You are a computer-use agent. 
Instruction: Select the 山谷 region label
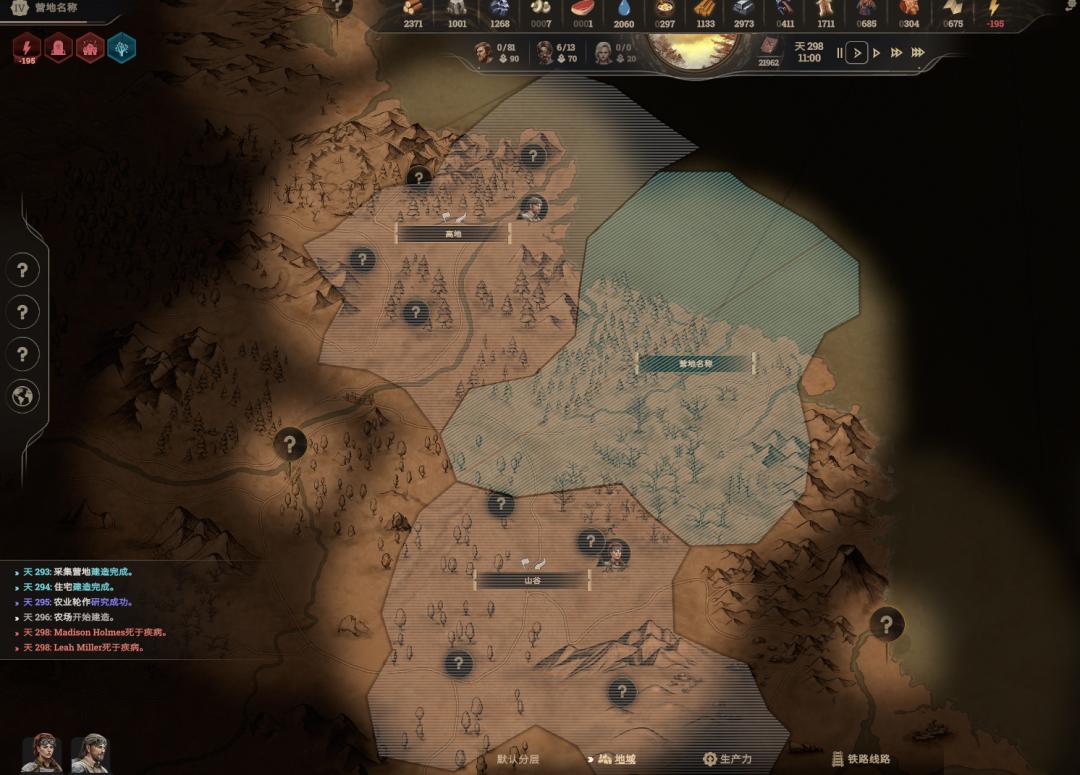pyautogui.click(x=532, y=580)
